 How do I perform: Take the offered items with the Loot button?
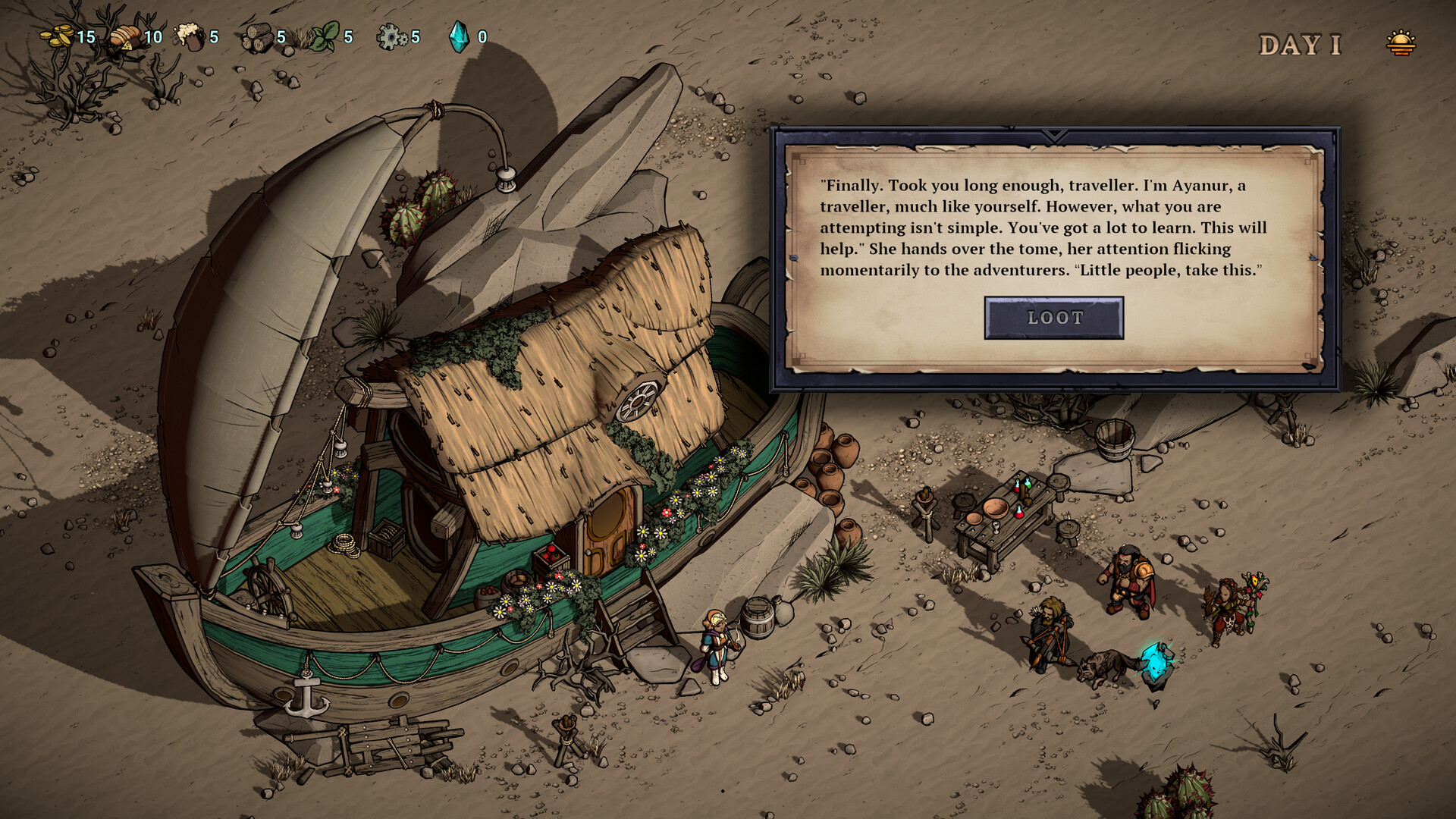[x=1053, y=318]
